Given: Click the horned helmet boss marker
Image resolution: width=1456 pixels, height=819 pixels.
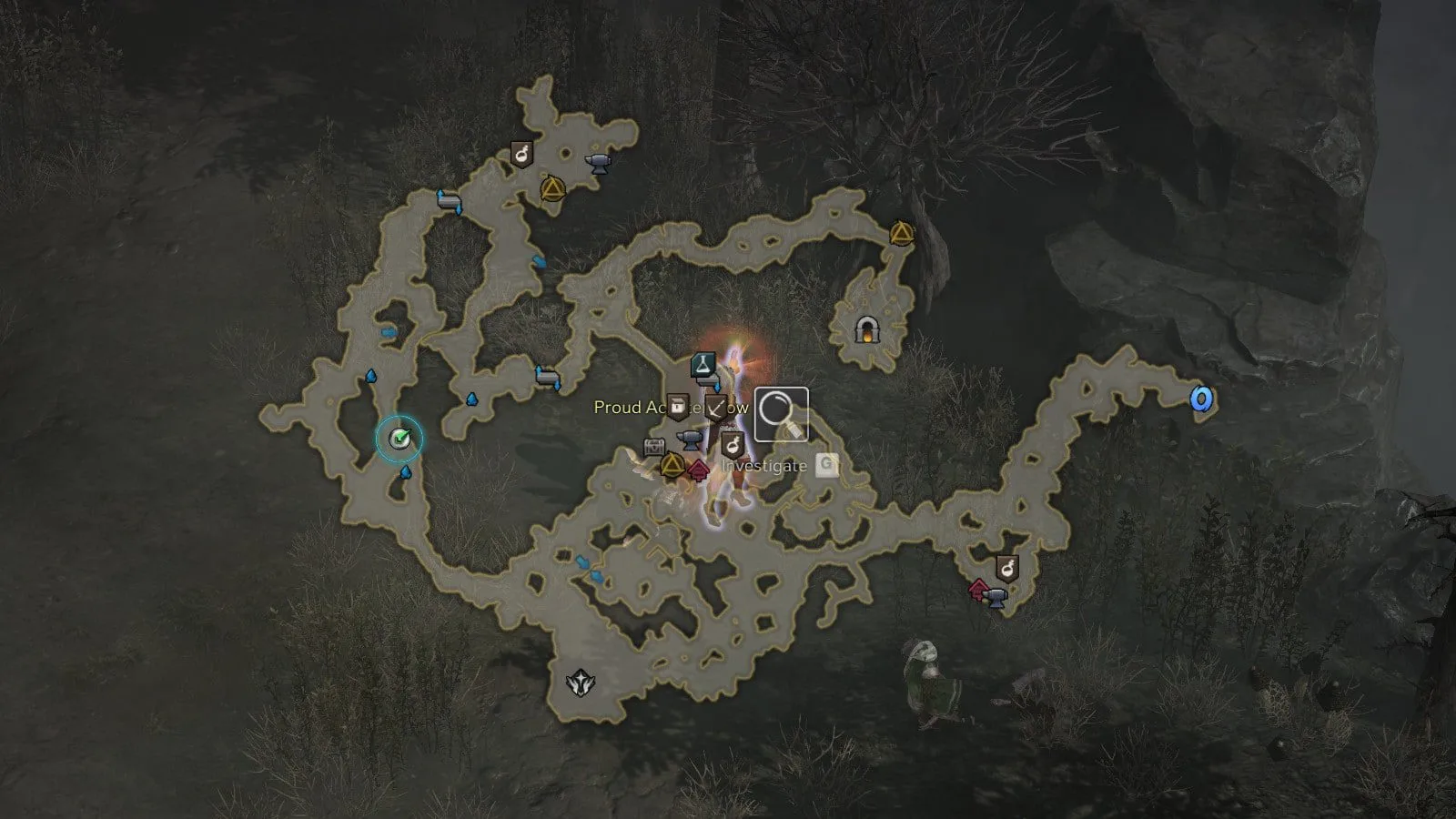Looking at the screenshot, I should click(x=579, y=682).
